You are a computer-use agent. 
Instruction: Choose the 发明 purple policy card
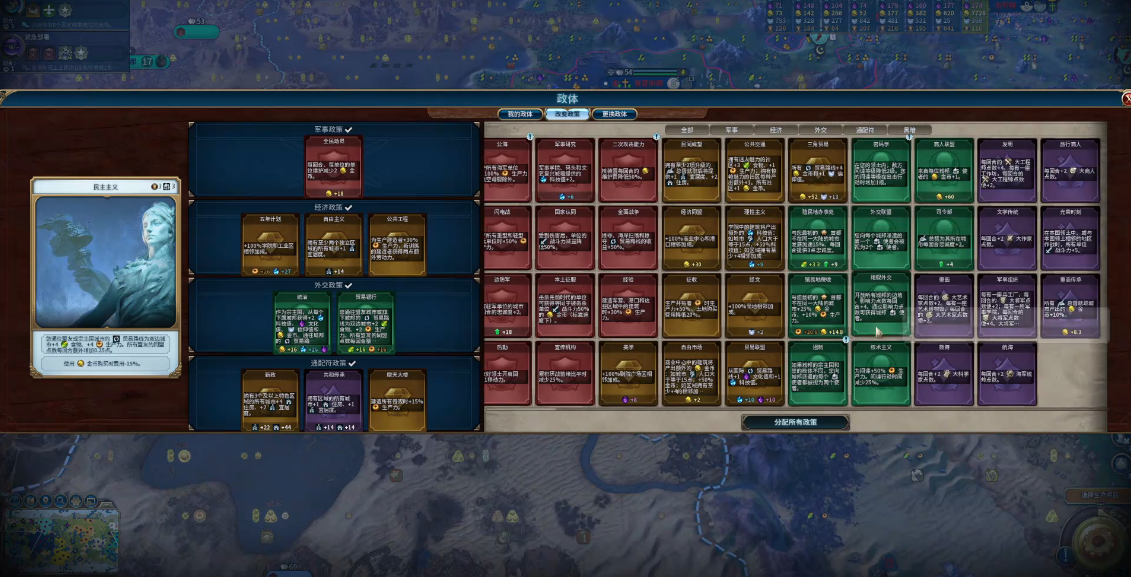[1005, 168]
